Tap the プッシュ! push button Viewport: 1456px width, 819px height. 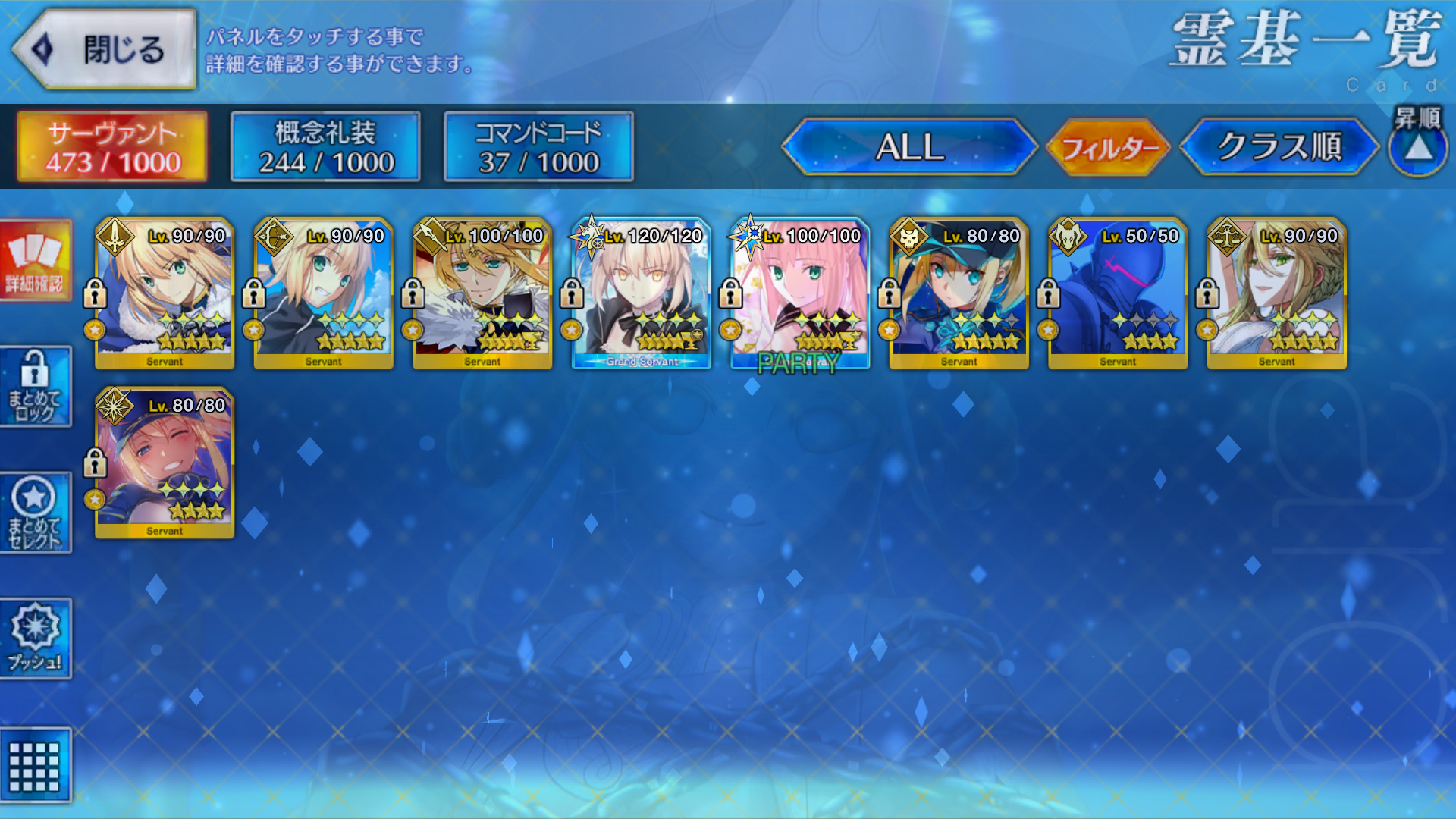click(36, 639)
